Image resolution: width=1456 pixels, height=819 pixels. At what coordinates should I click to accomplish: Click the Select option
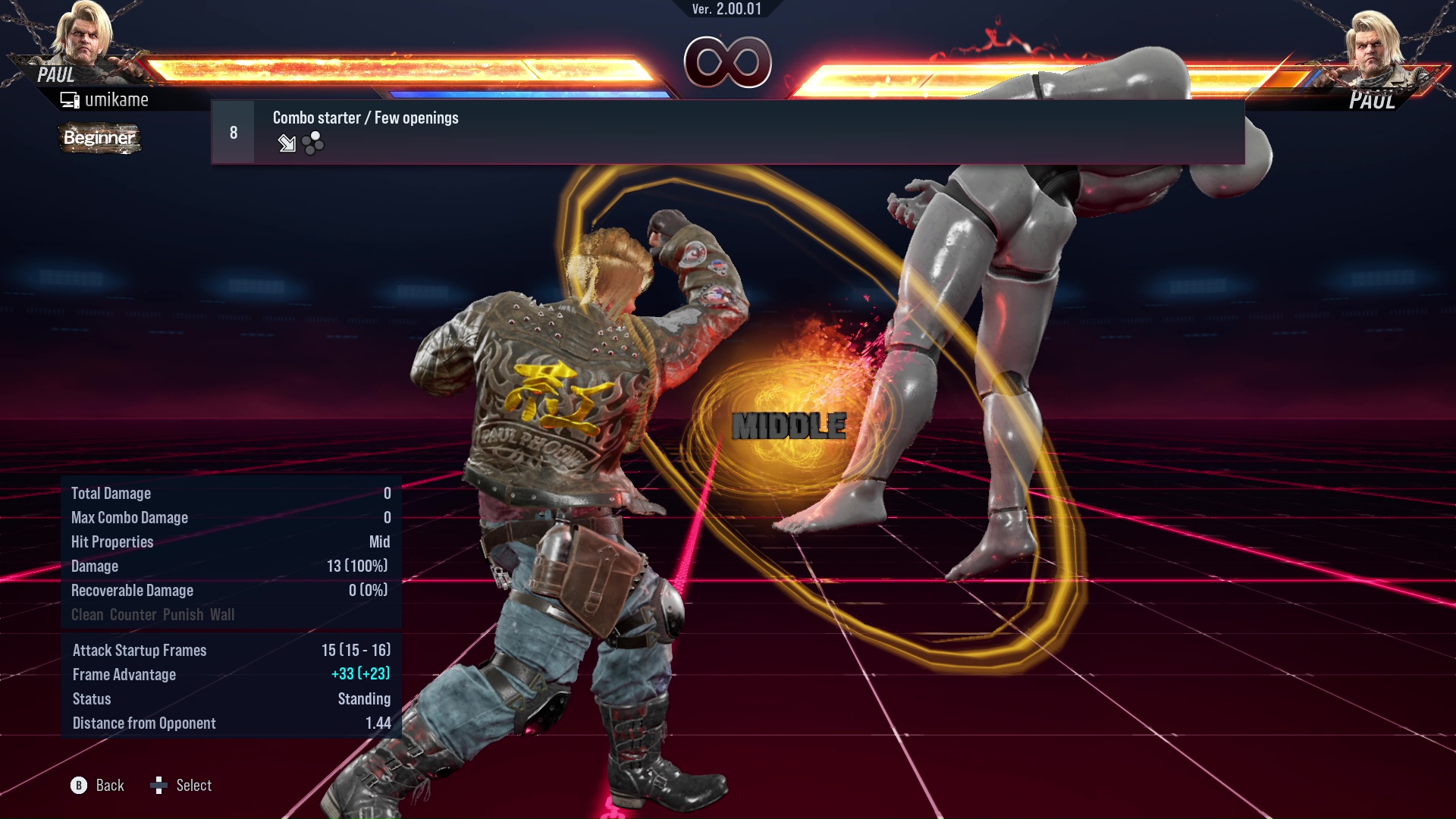pyautogui.click(x=195, y=786)
